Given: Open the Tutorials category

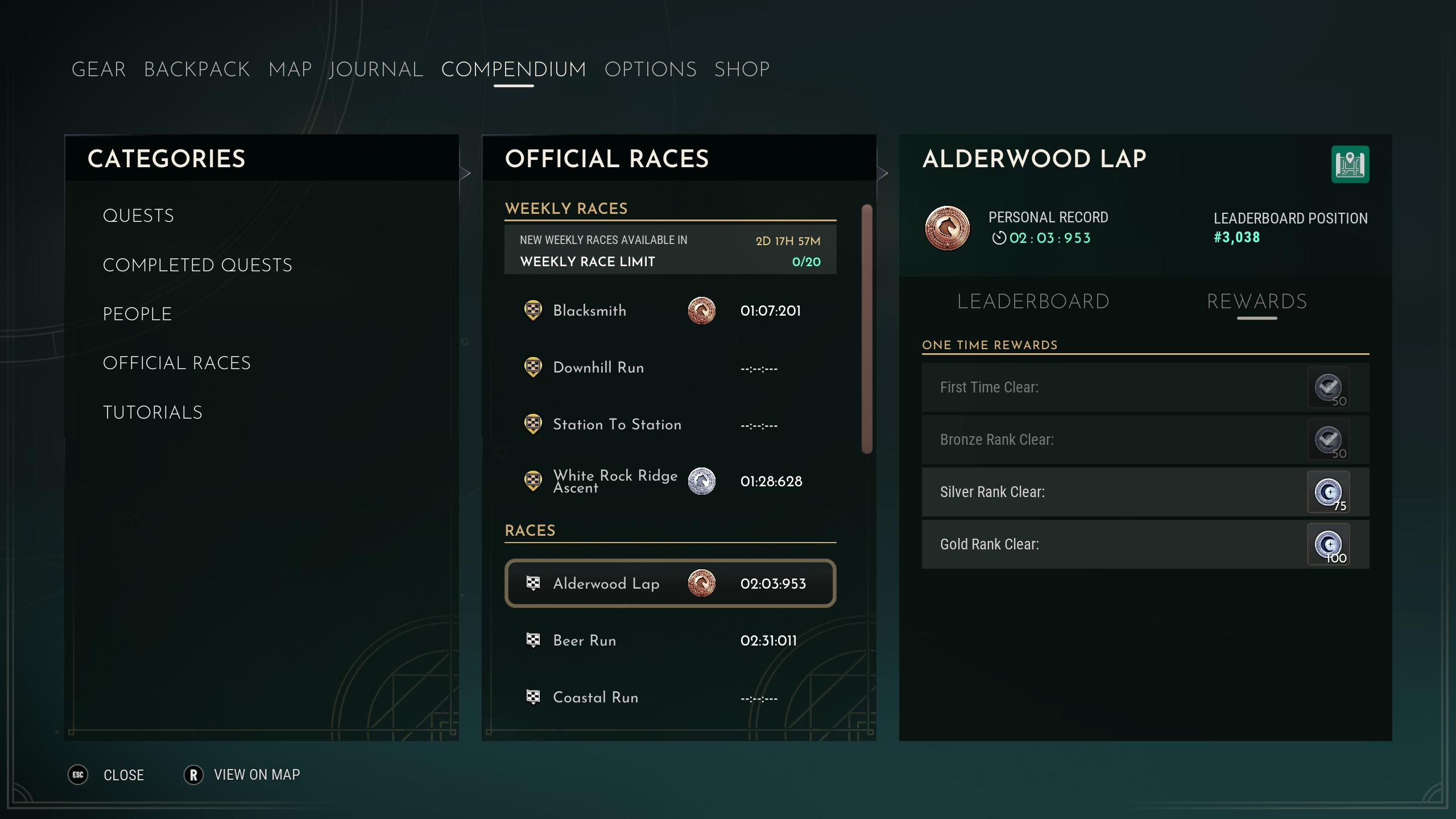Looking at the screenshot, I should coord(152,412).
